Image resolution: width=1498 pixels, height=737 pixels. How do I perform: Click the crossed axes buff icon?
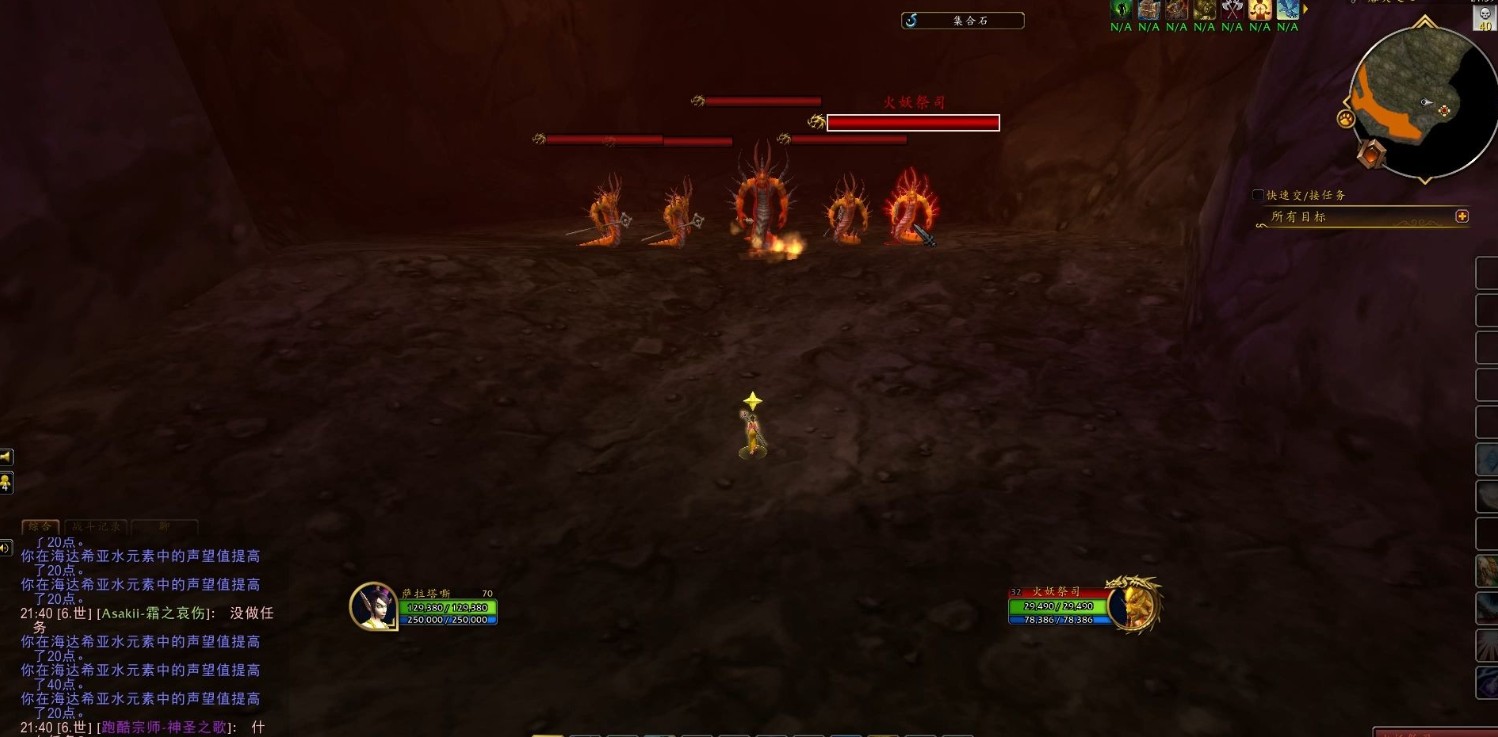click(x=1232, y=10)
